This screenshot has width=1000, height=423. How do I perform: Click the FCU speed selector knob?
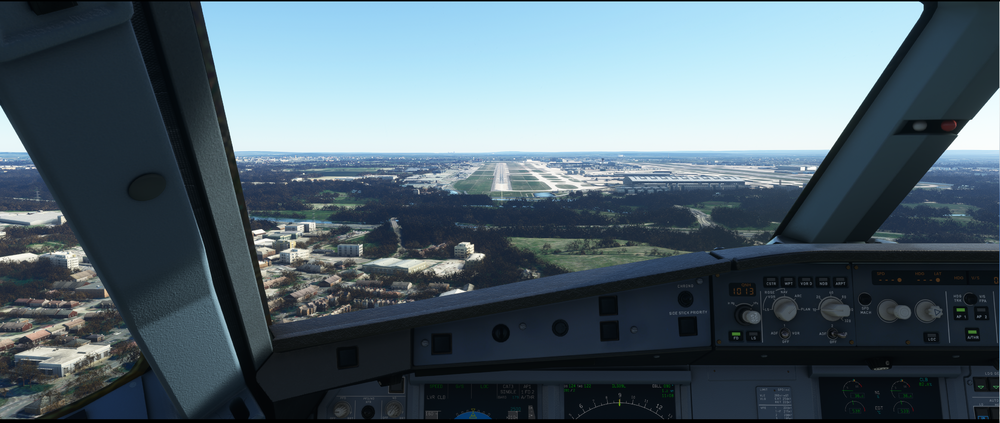pos(888,311)
